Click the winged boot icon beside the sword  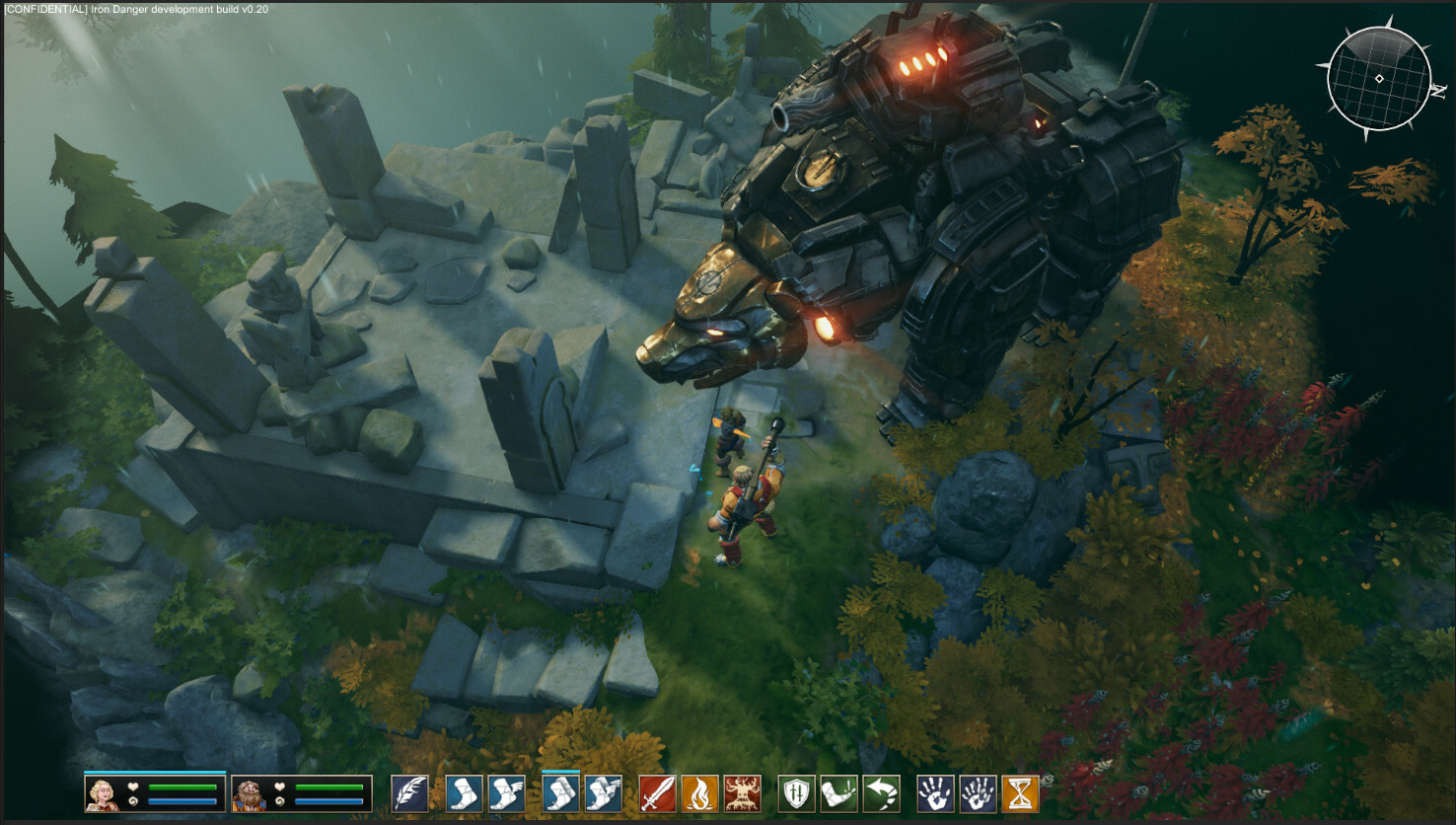click(x=603, y=793)
